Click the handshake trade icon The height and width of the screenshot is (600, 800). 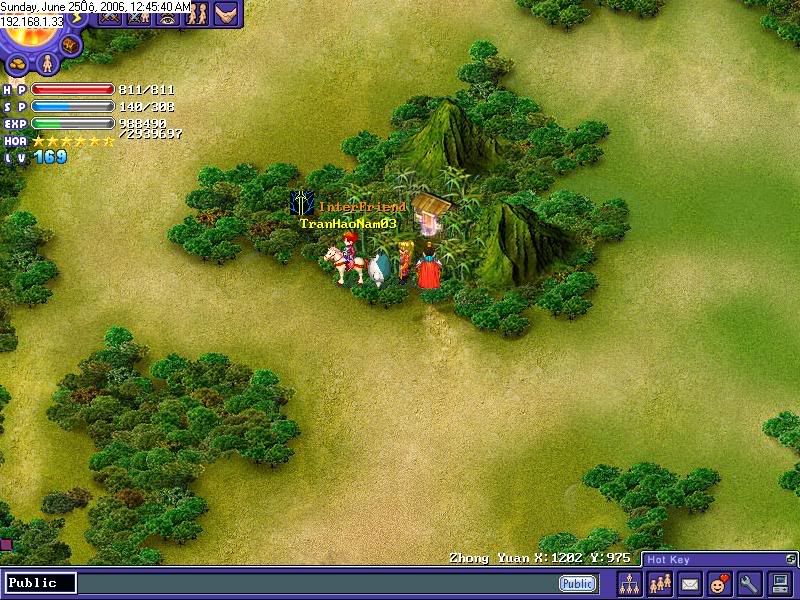pos(227,15)
